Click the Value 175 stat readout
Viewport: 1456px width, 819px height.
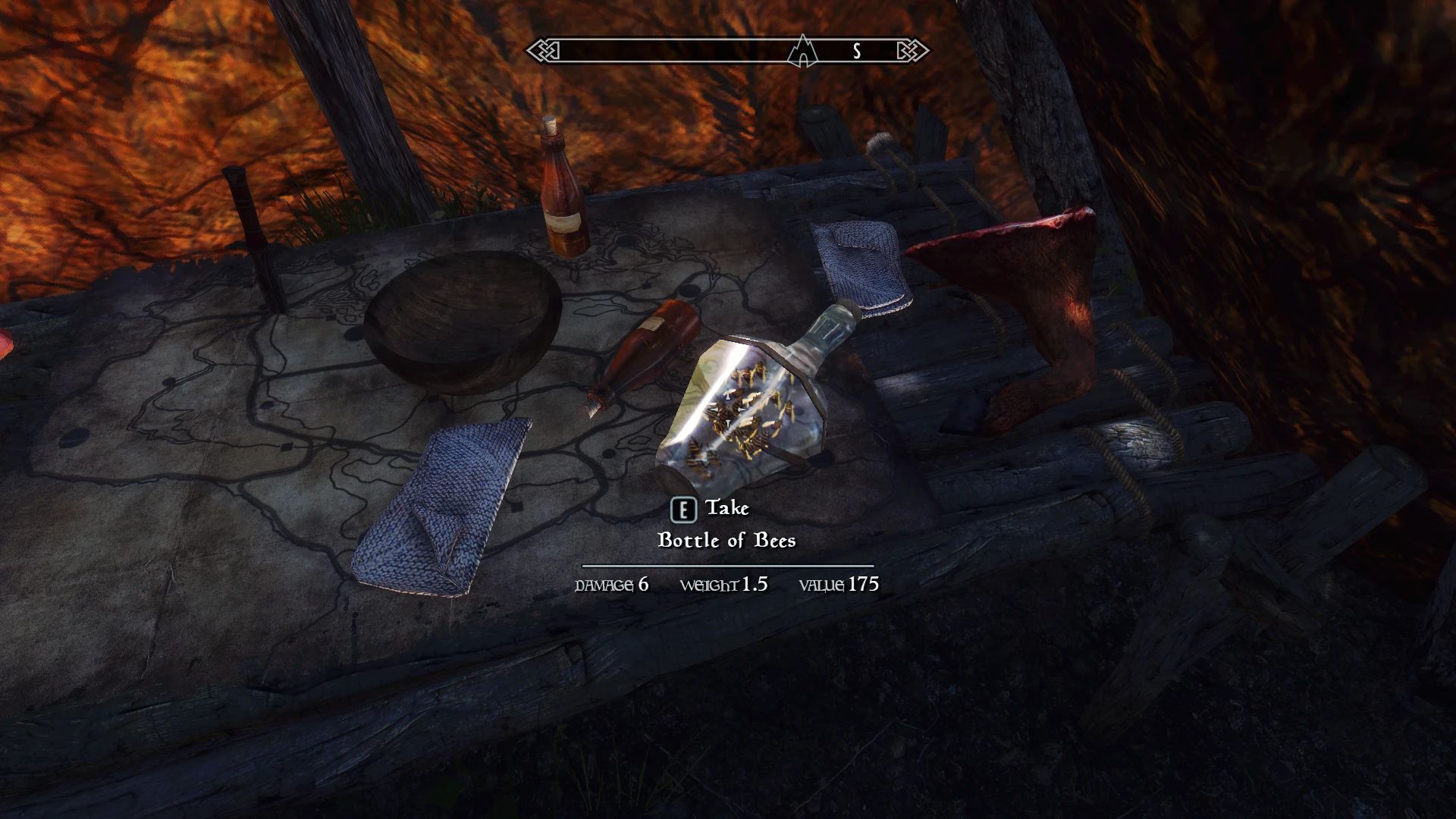pos(838,584)
